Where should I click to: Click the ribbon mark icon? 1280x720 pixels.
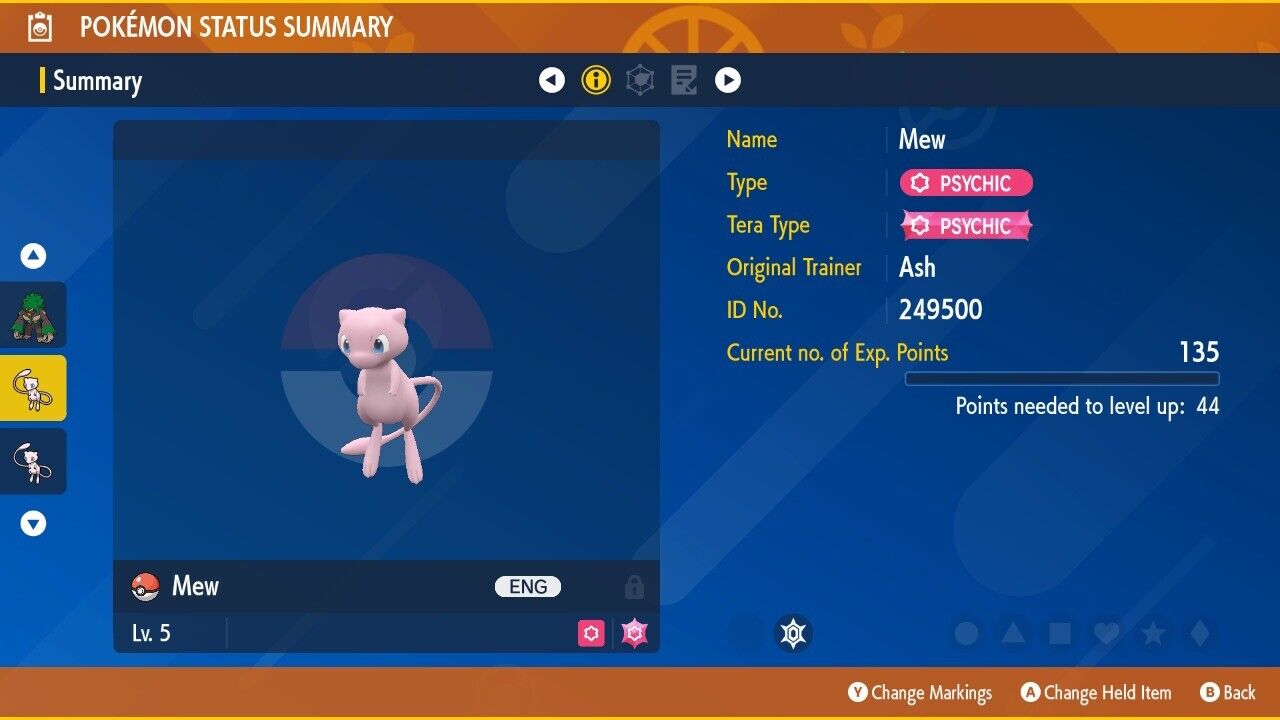click(794, 633)
